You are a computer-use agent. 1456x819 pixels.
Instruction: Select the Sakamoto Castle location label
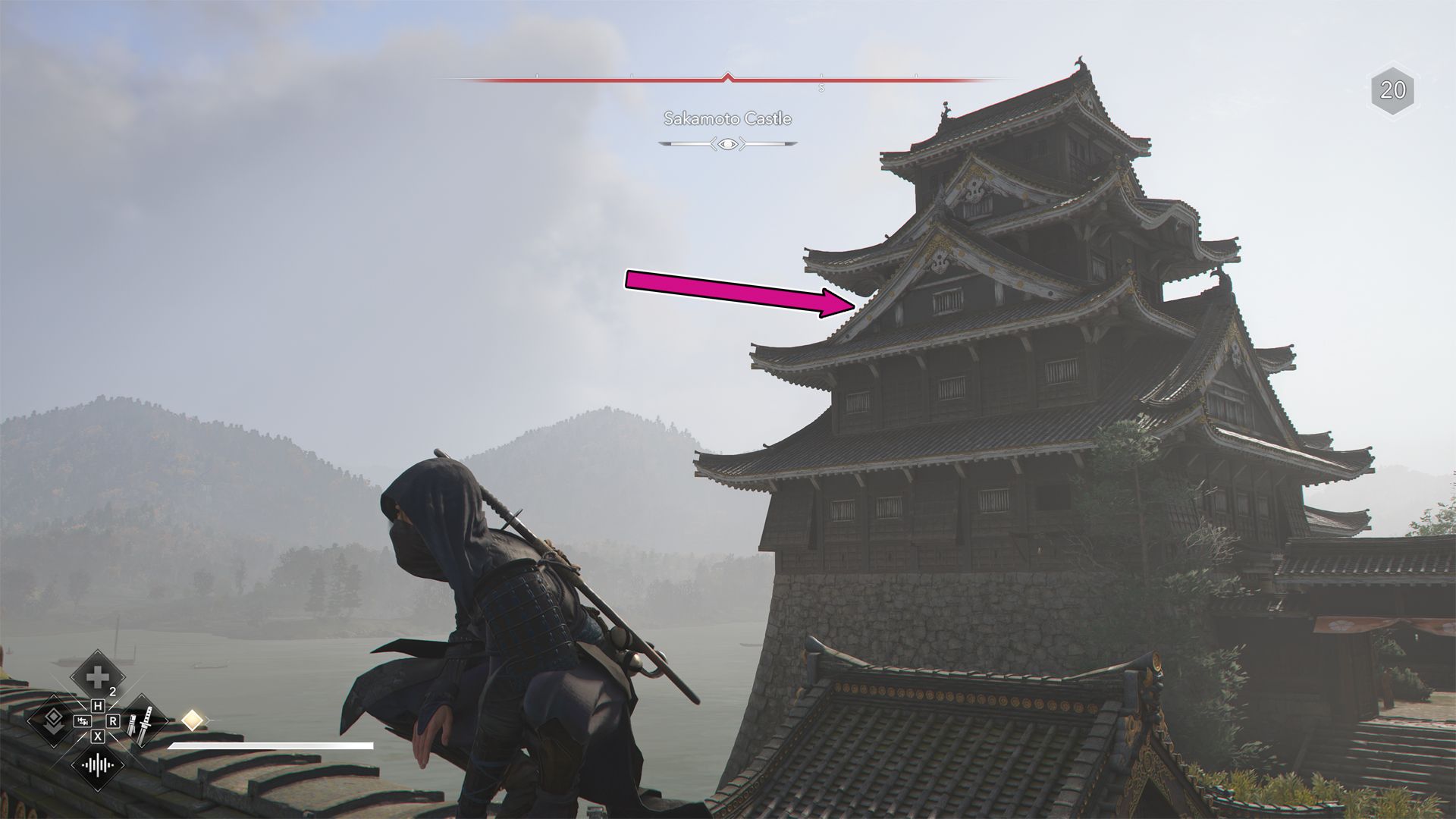(727, 119)
